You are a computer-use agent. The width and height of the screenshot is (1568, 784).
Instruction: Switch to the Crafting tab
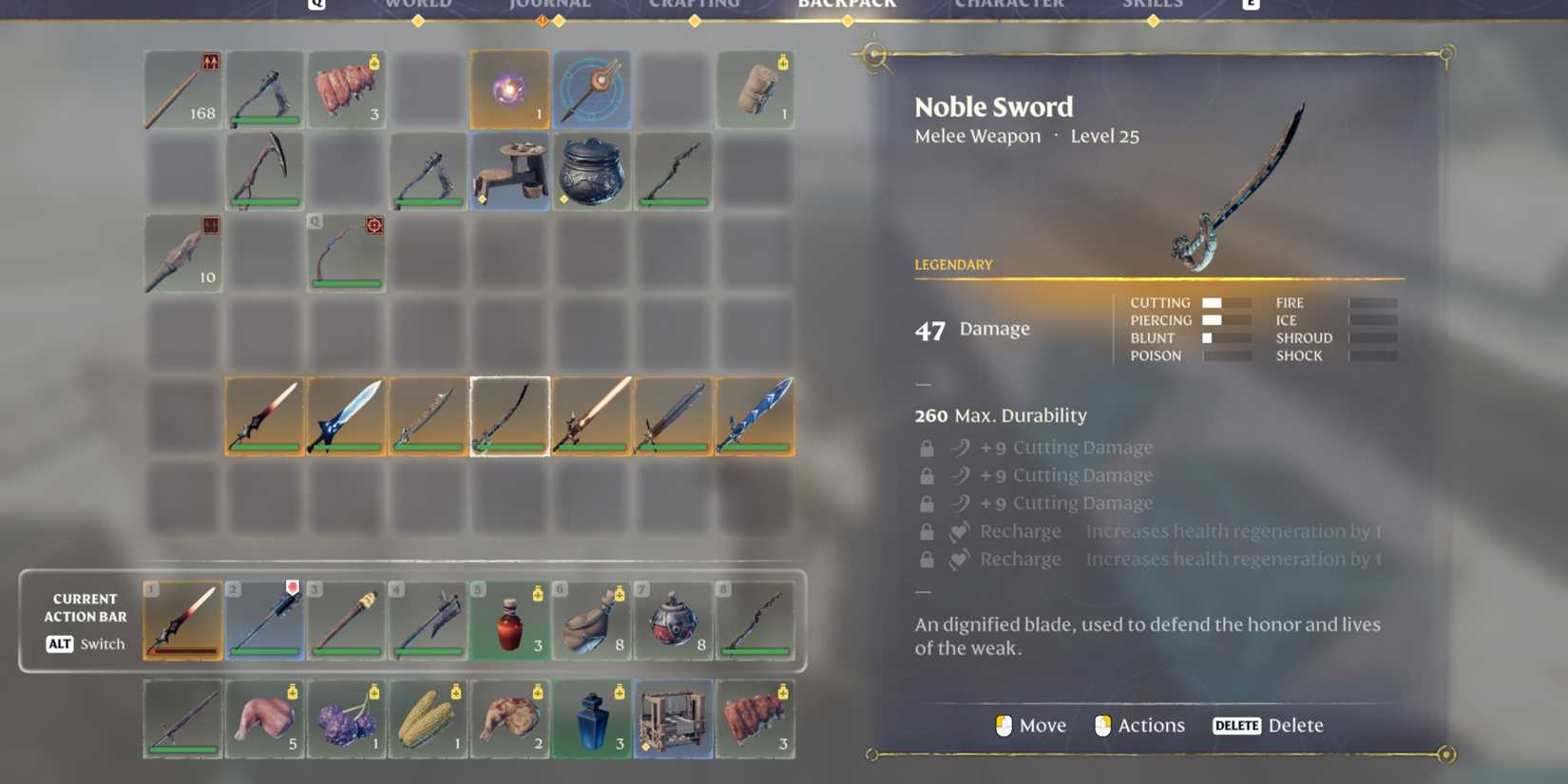click(695, 5)
